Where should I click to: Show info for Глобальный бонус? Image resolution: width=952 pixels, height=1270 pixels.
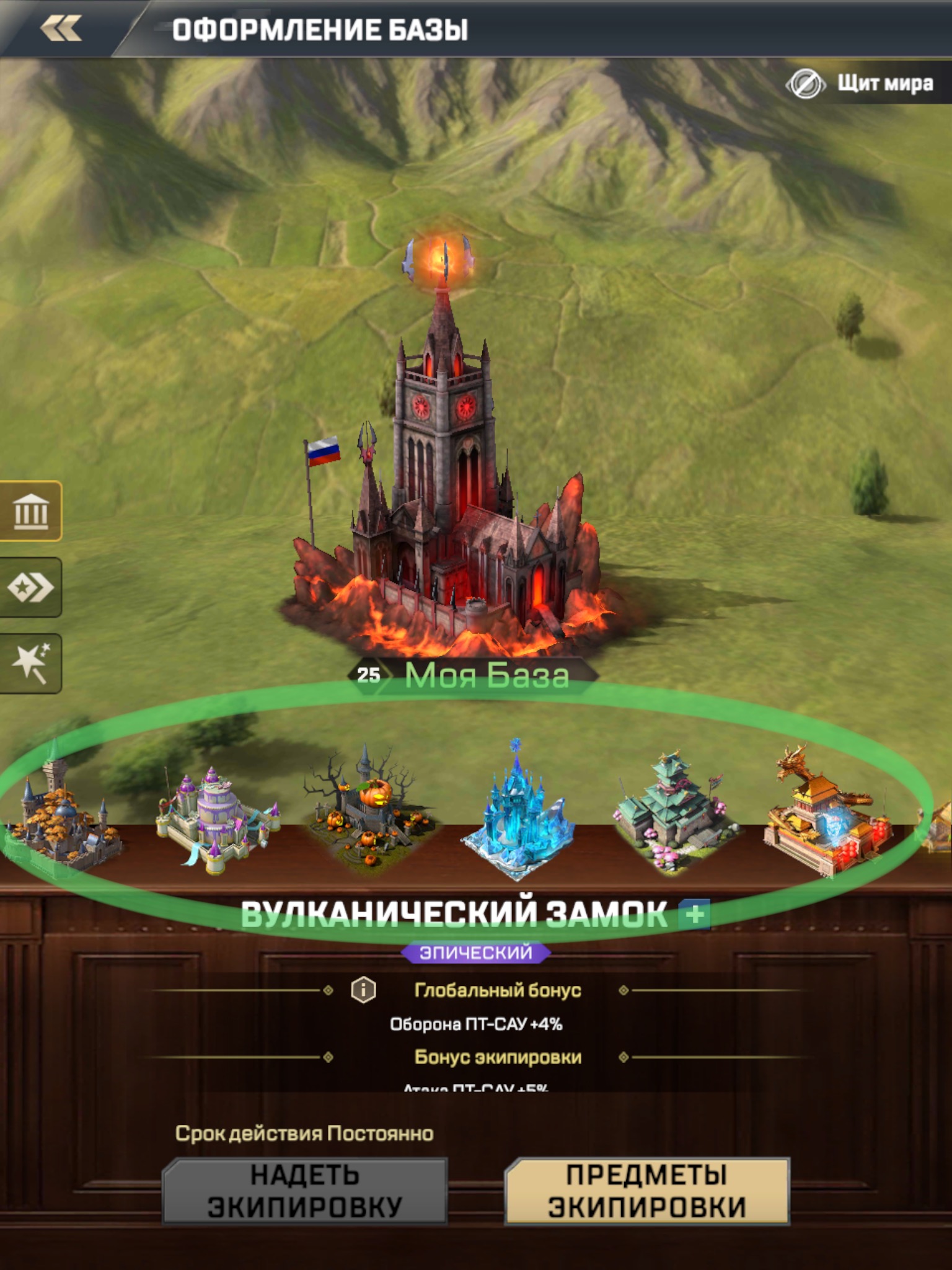pyautogui.click(x=363, y=990)
